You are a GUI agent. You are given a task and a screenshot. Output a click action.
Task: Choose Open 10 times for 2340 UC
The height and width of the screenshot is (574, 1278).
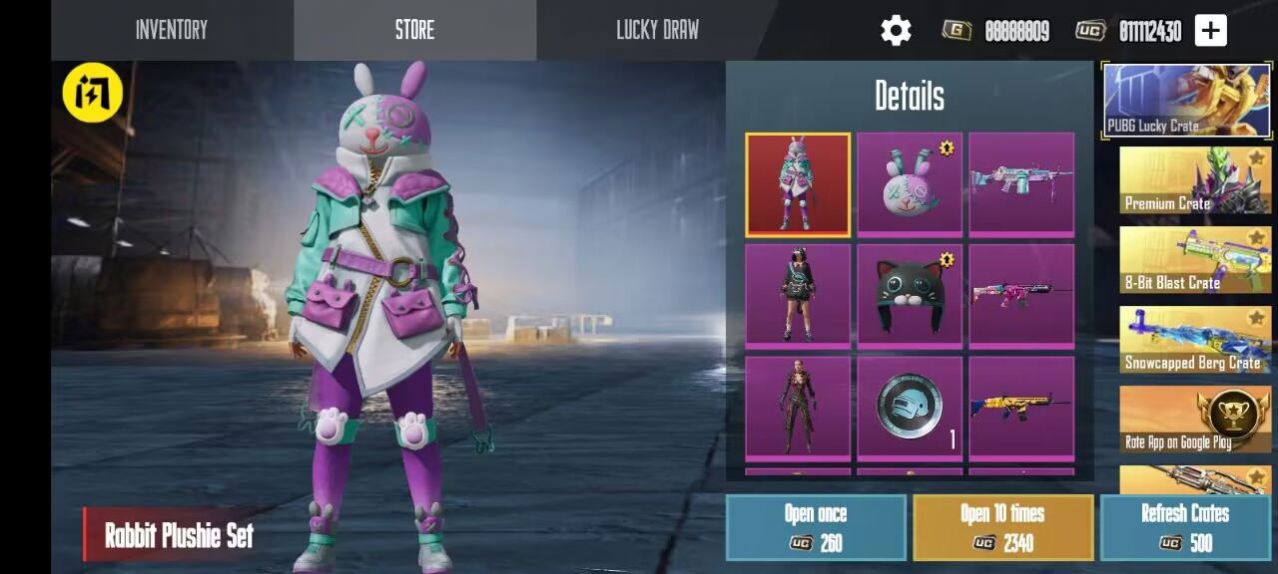1002,527
